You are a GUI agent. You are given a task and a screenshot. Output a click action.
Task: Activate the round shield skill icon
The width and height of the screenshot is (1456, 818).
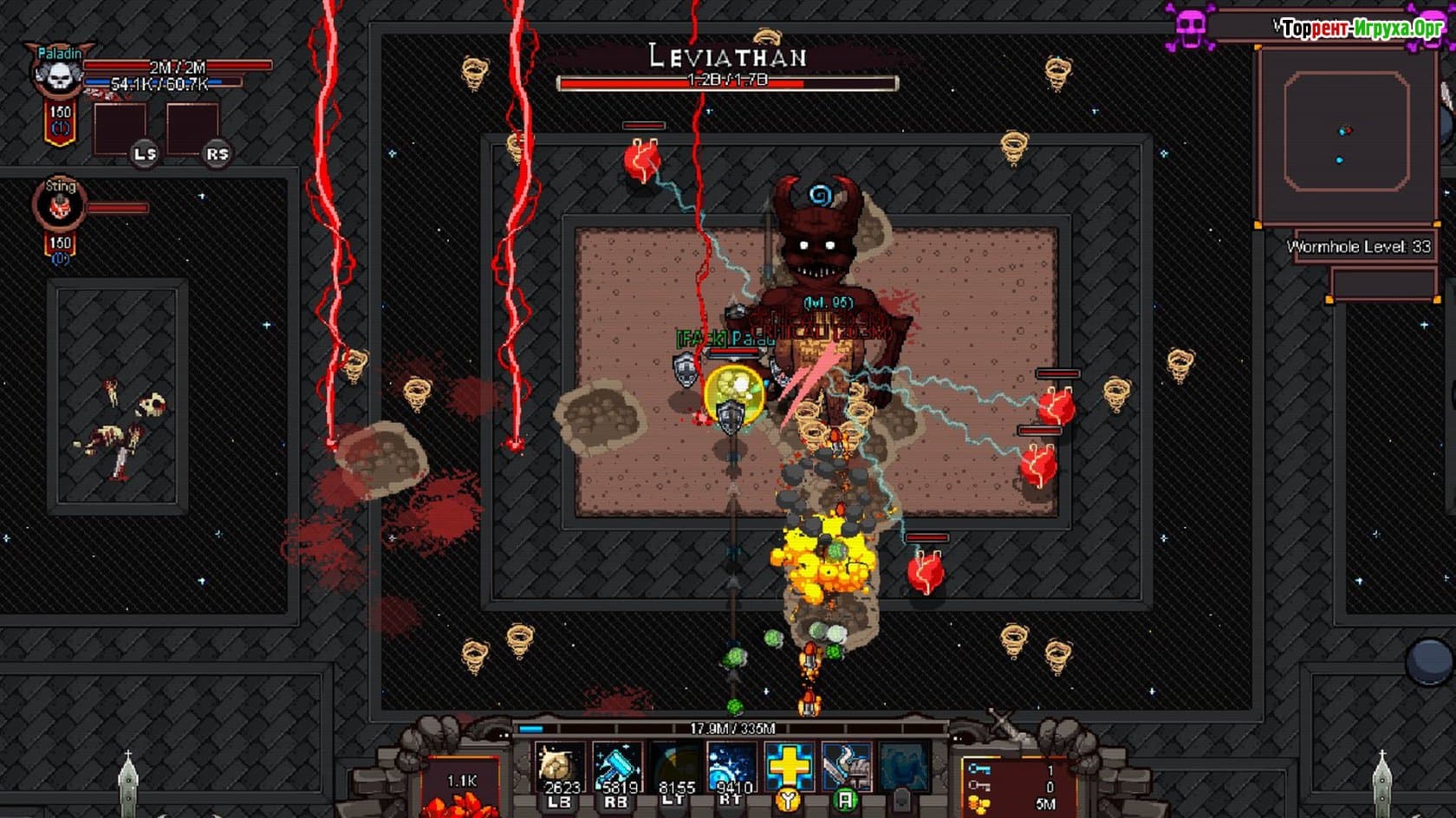point(559,767)
